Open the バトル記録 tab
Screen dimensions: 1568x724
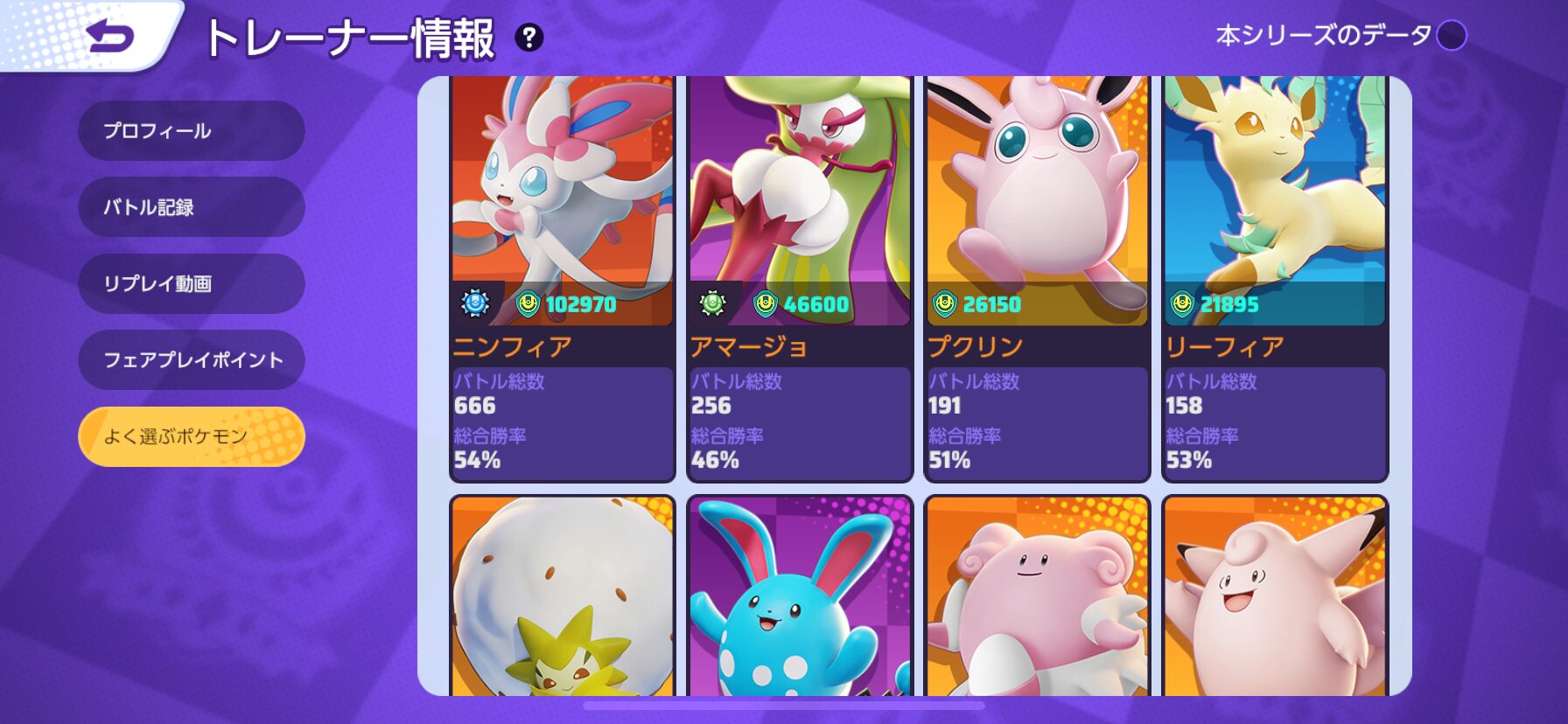click(x=192, y=207)
